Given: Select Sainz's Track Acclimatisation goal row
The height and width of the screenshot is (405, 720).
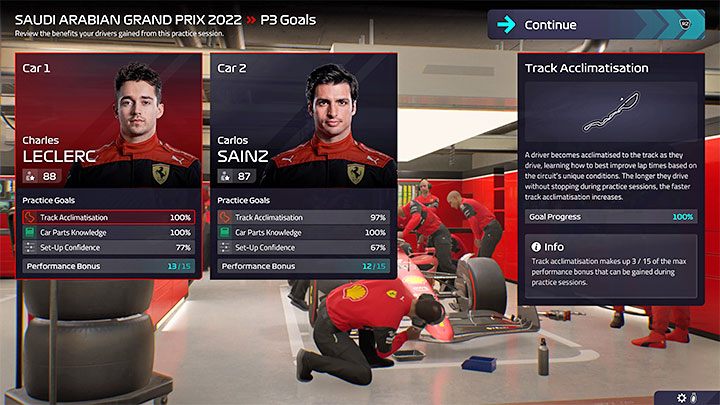Looking at the screenshot, I should [x=304, y=217].
